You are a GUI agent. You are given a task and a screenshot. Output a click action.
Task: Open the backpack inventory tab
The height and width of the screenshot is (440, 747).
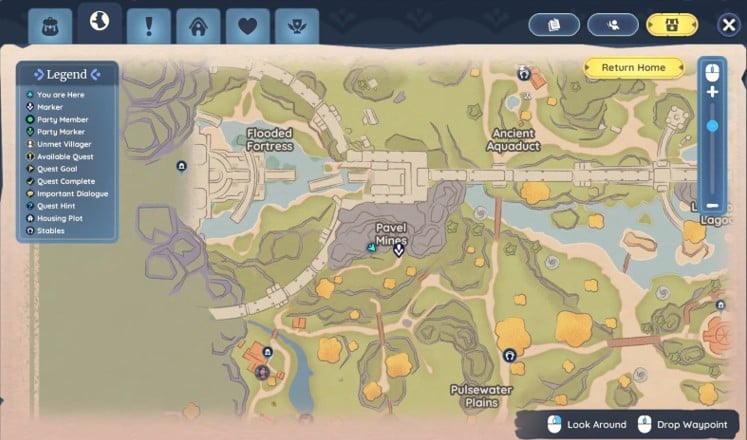(x=49, y=25)
